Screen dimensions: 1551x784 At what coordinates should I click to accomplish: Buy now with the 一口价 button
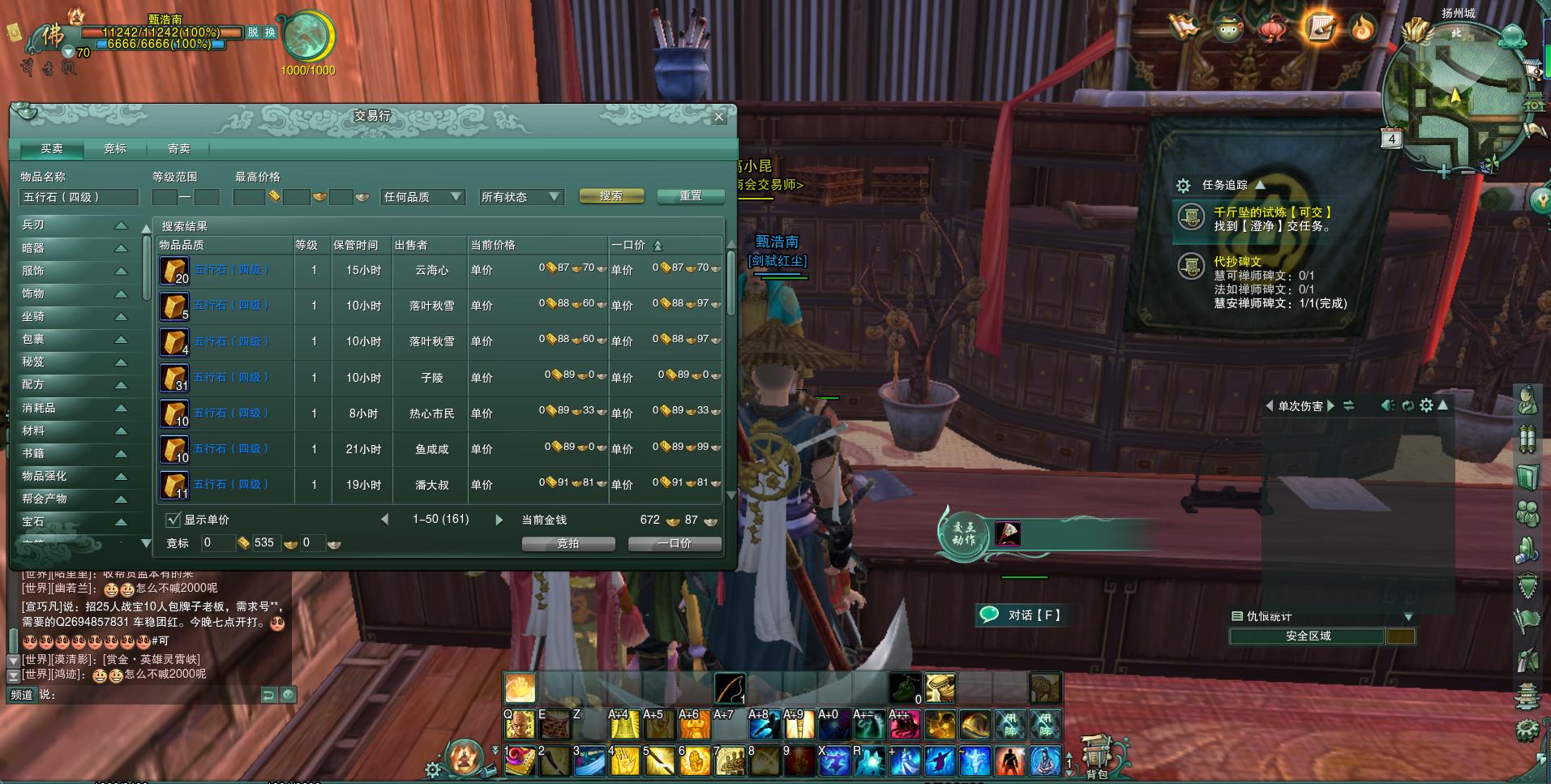pyautogui.click(x=675, y=544)
